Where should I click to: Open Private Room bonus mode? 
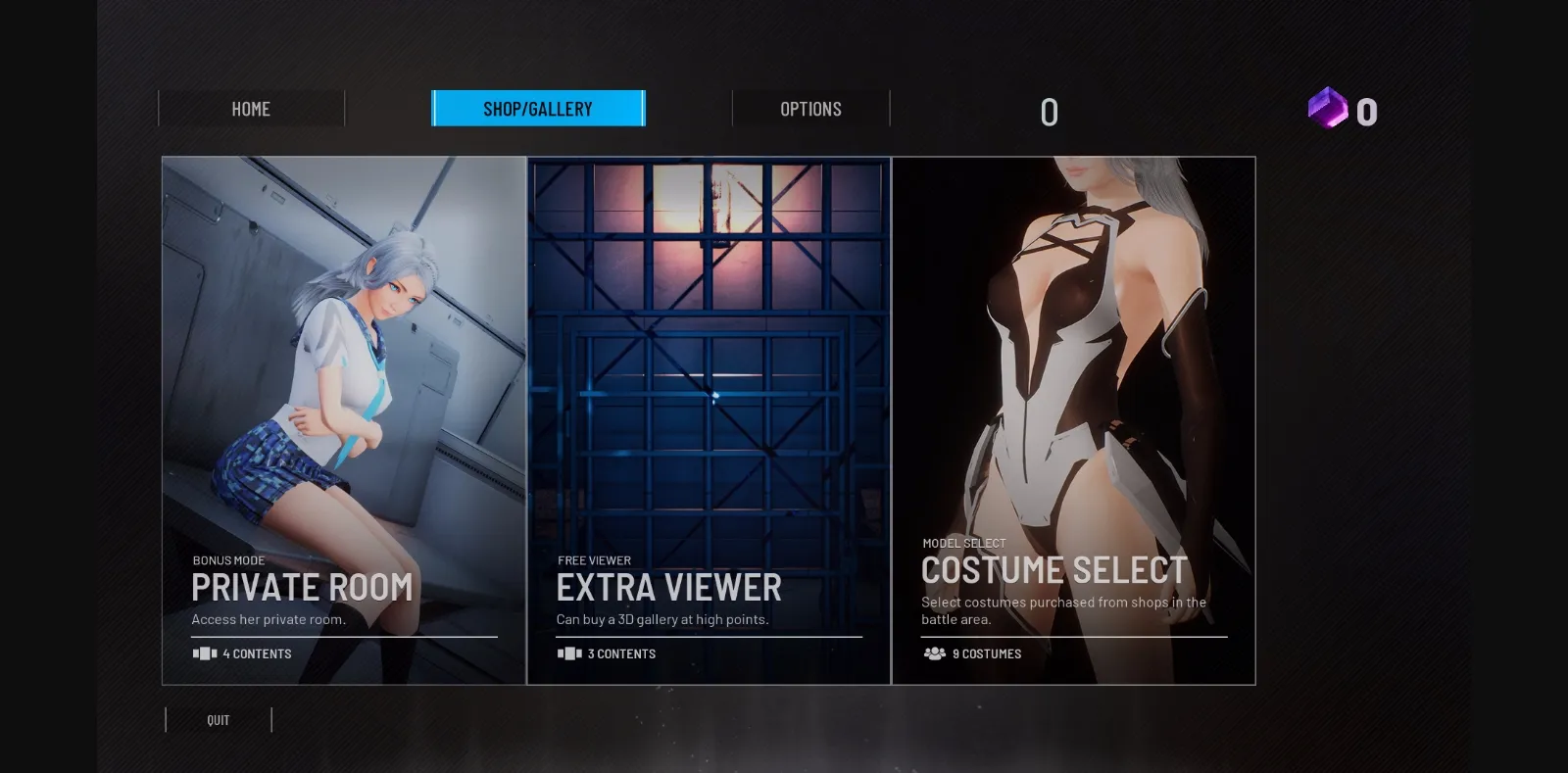tap(302, 587)
